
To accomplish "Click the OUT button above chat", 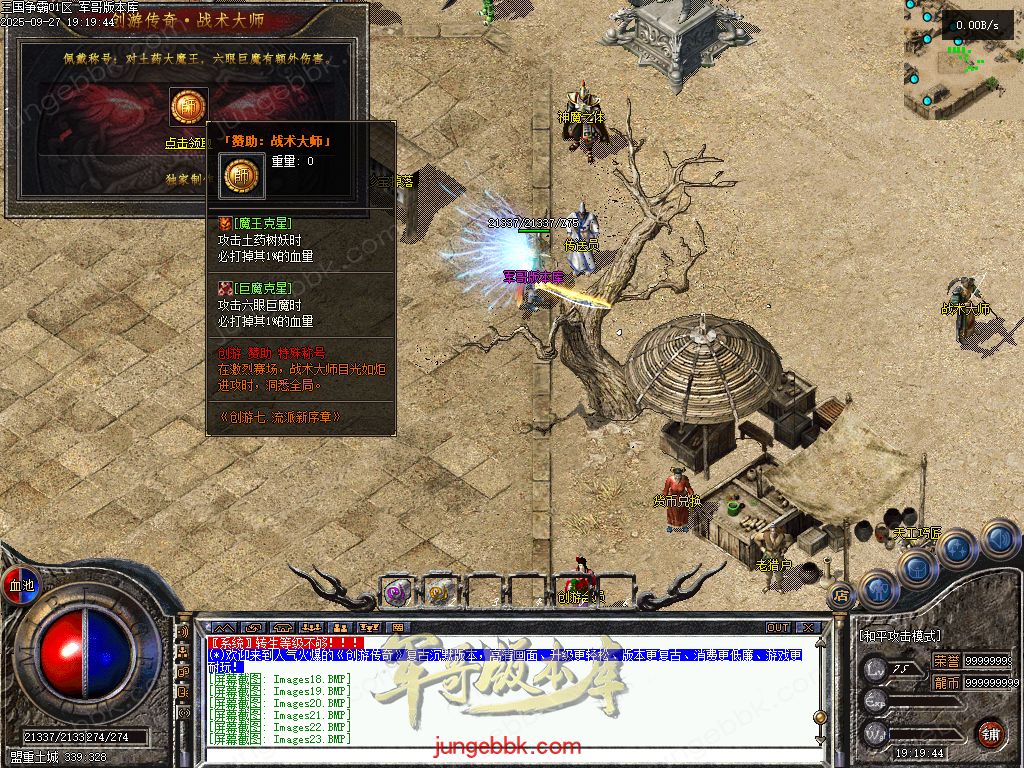I will pos(777,628).
